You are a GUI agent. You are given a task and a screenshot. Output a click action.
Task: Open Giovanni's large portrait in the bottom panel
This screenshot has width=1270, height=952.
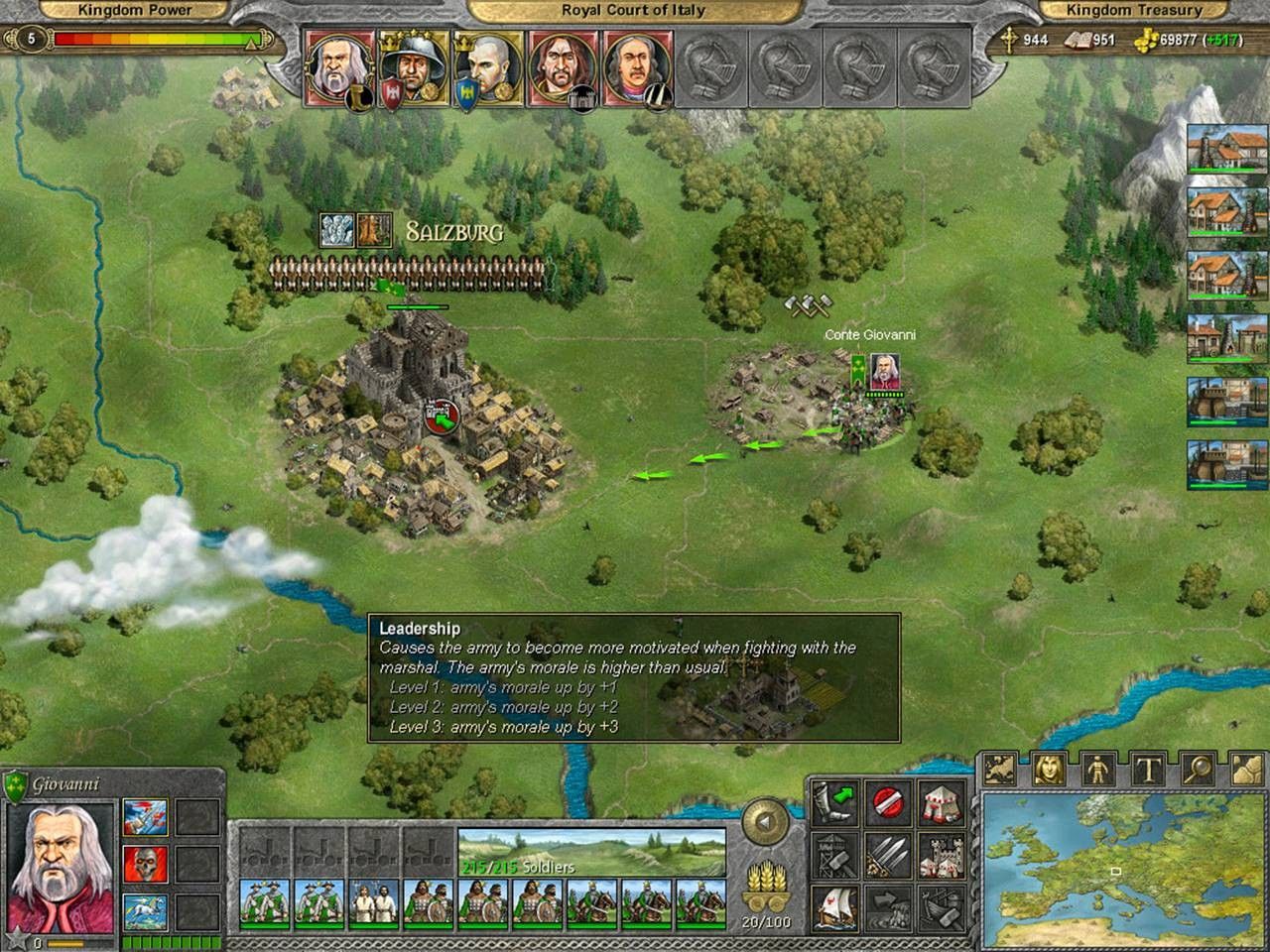pos(61,865)
